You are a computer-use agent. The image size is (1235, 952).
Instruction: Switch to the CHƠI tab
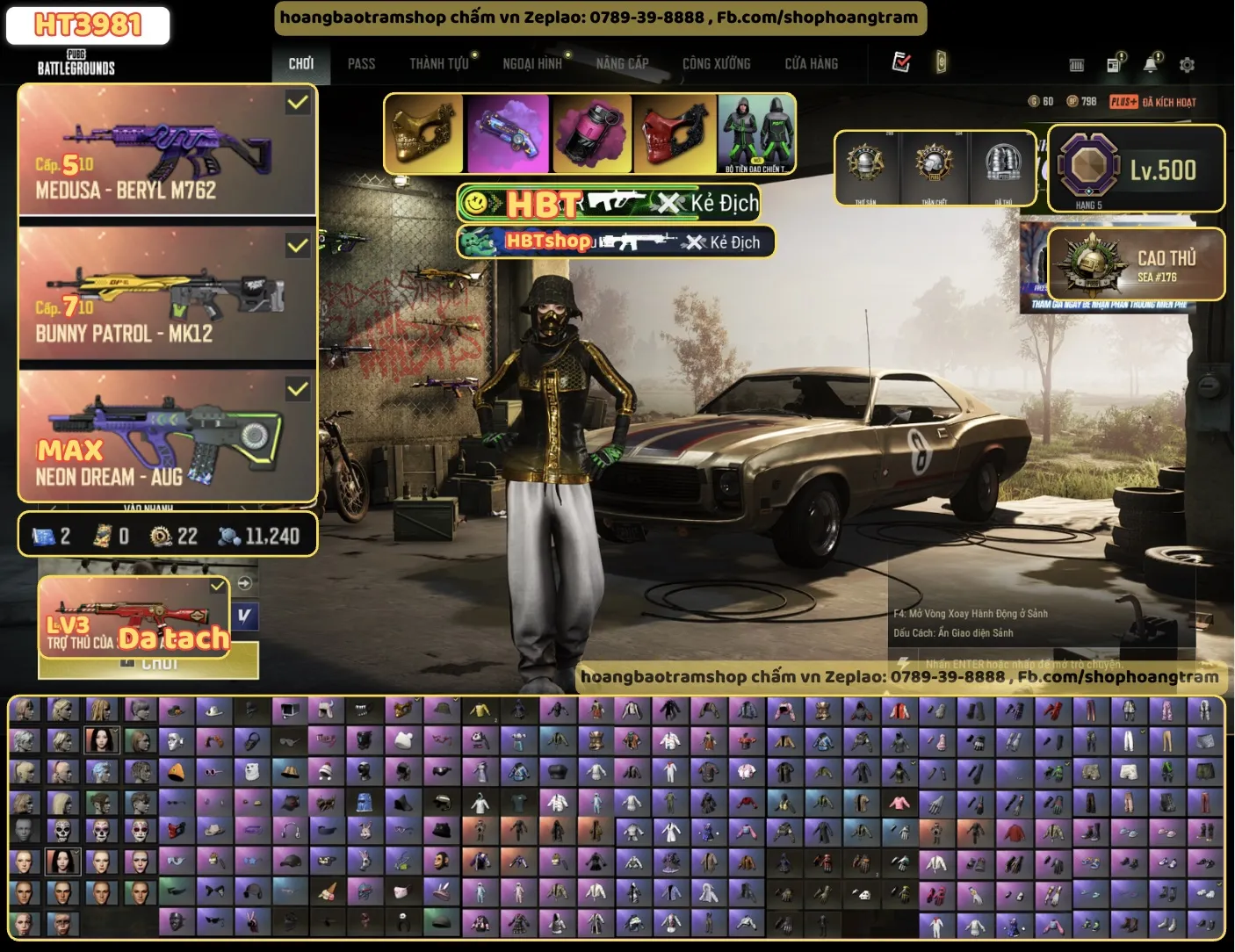point(300,63)
